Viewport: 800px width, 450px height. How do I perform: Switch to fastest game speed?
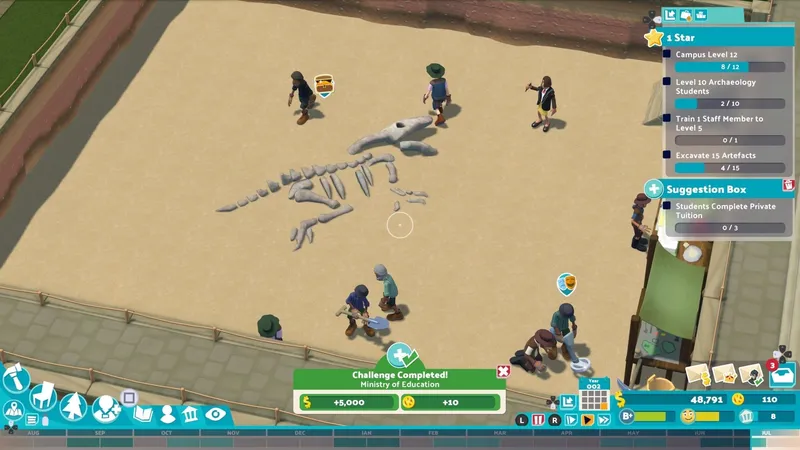point(604,421)
